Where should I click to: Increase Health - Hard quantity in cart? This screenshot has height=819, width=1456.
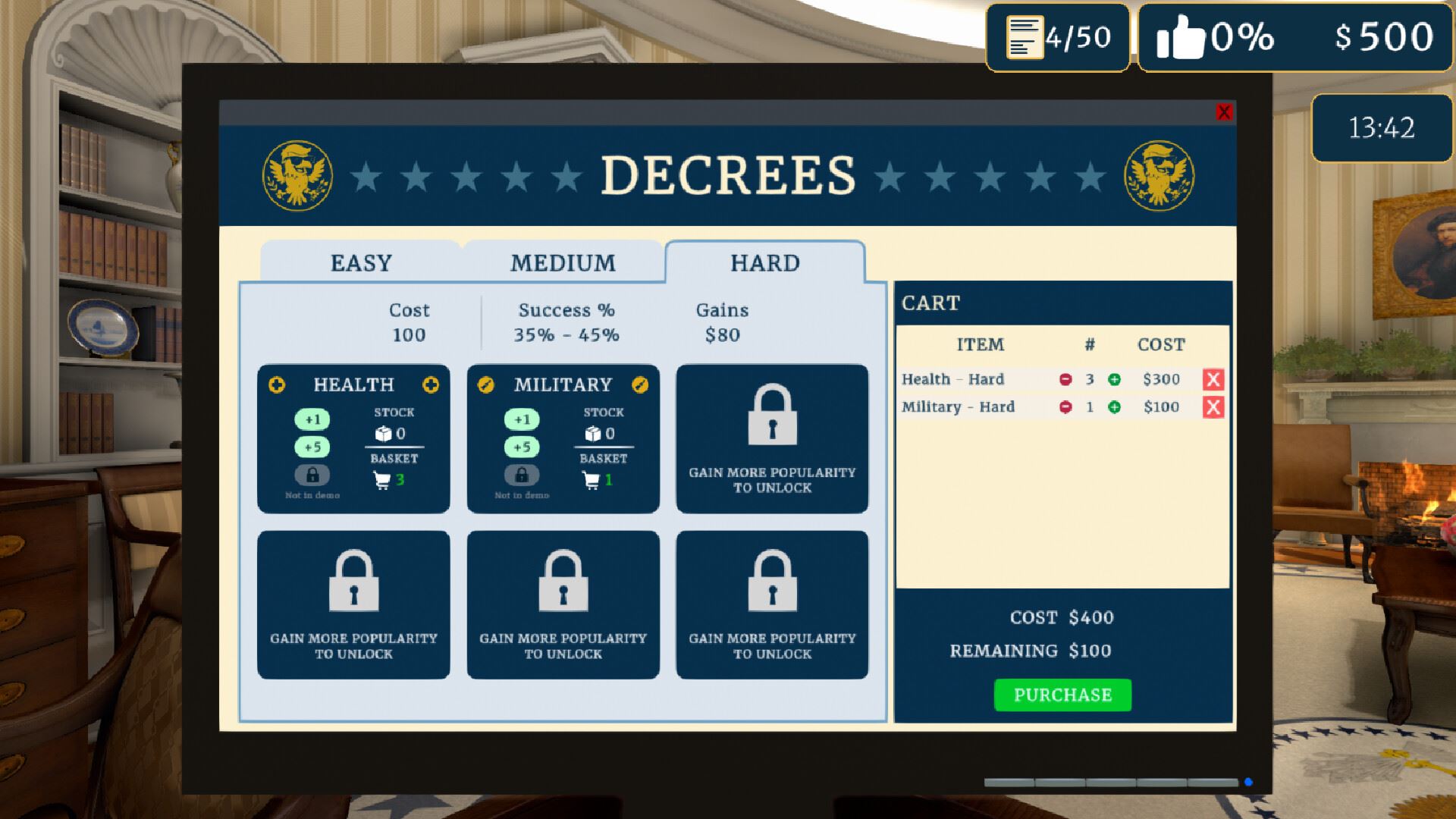1114,379
